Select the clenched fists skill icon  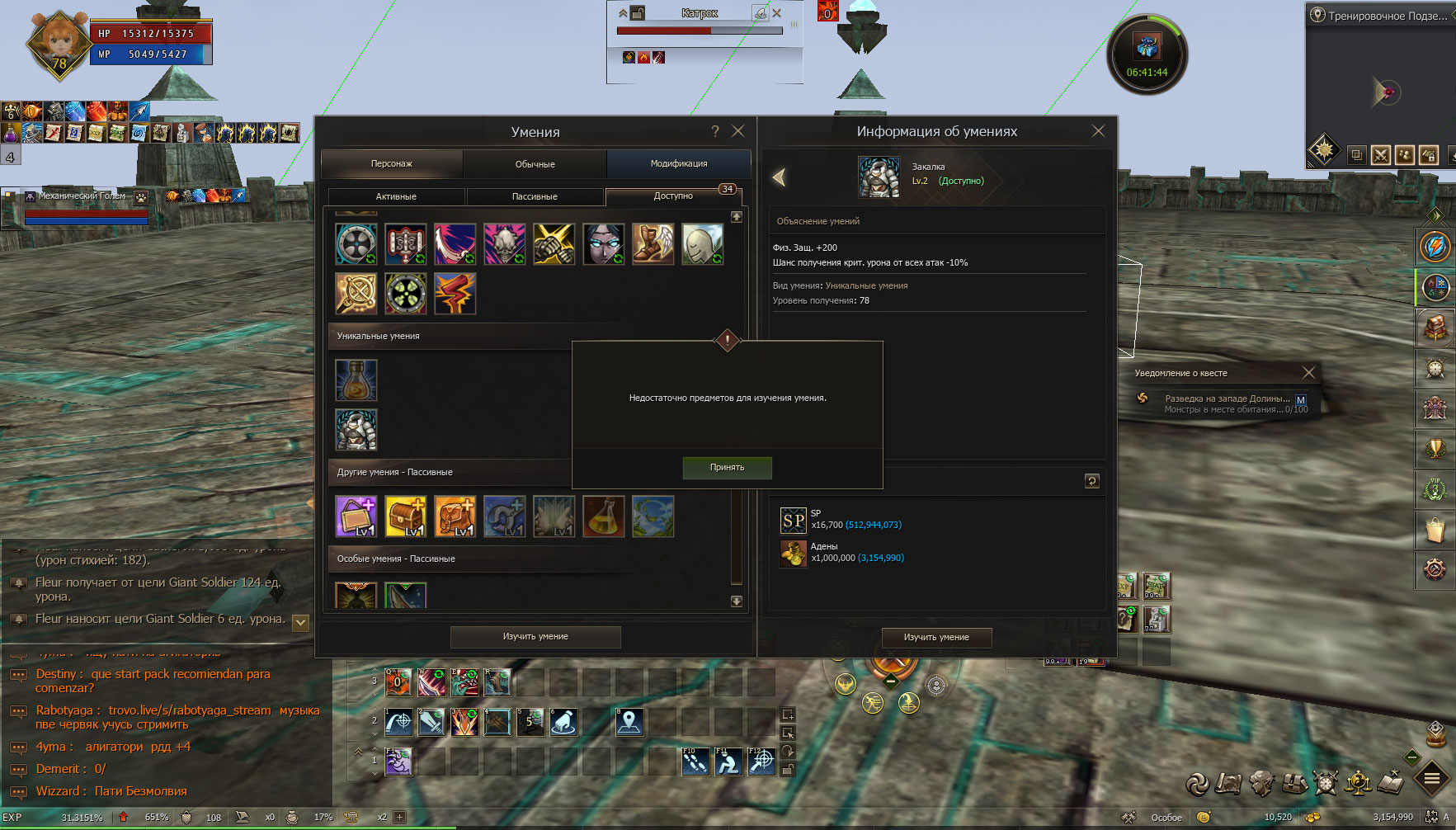click(x=554, y=244)
